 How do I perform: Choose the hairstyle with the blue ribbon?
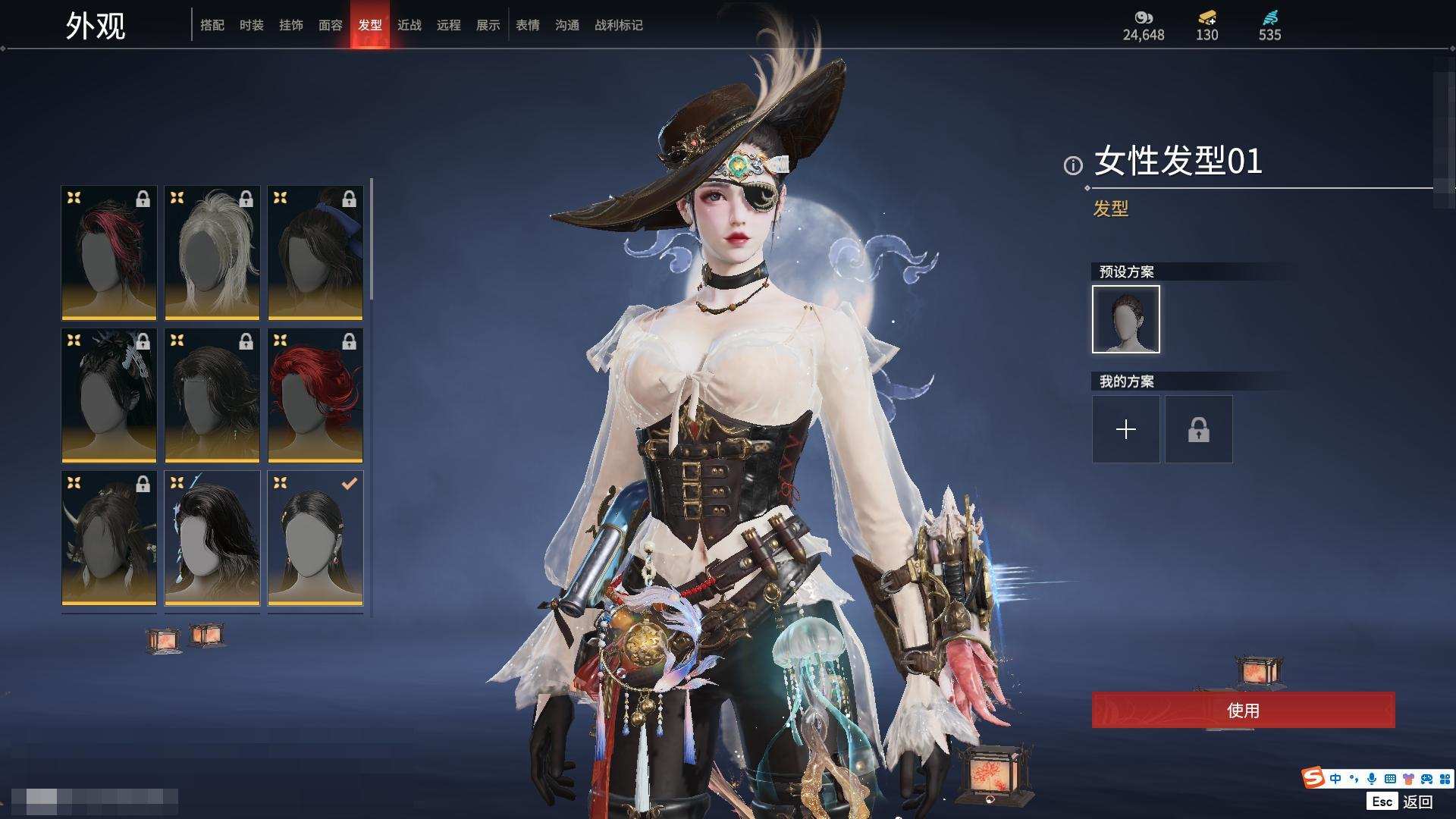tap(315, 253)
